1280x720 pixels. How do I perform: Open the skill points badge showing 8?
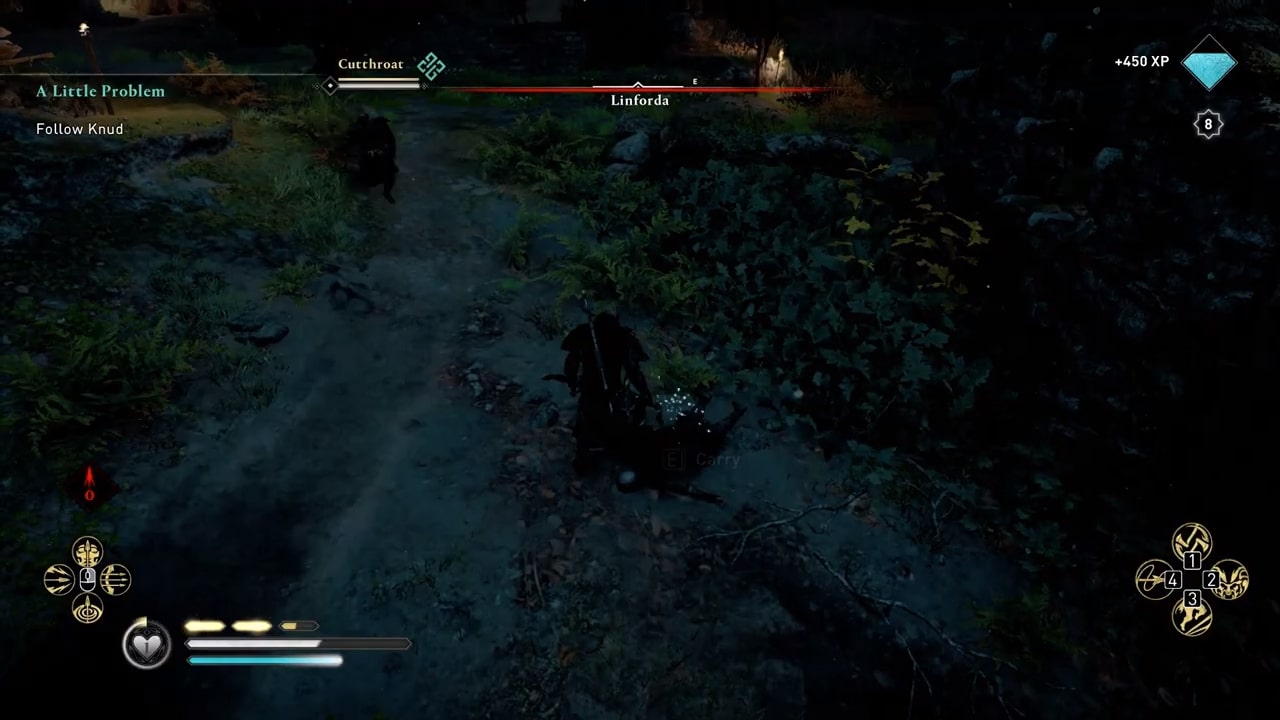[1208, 124]
